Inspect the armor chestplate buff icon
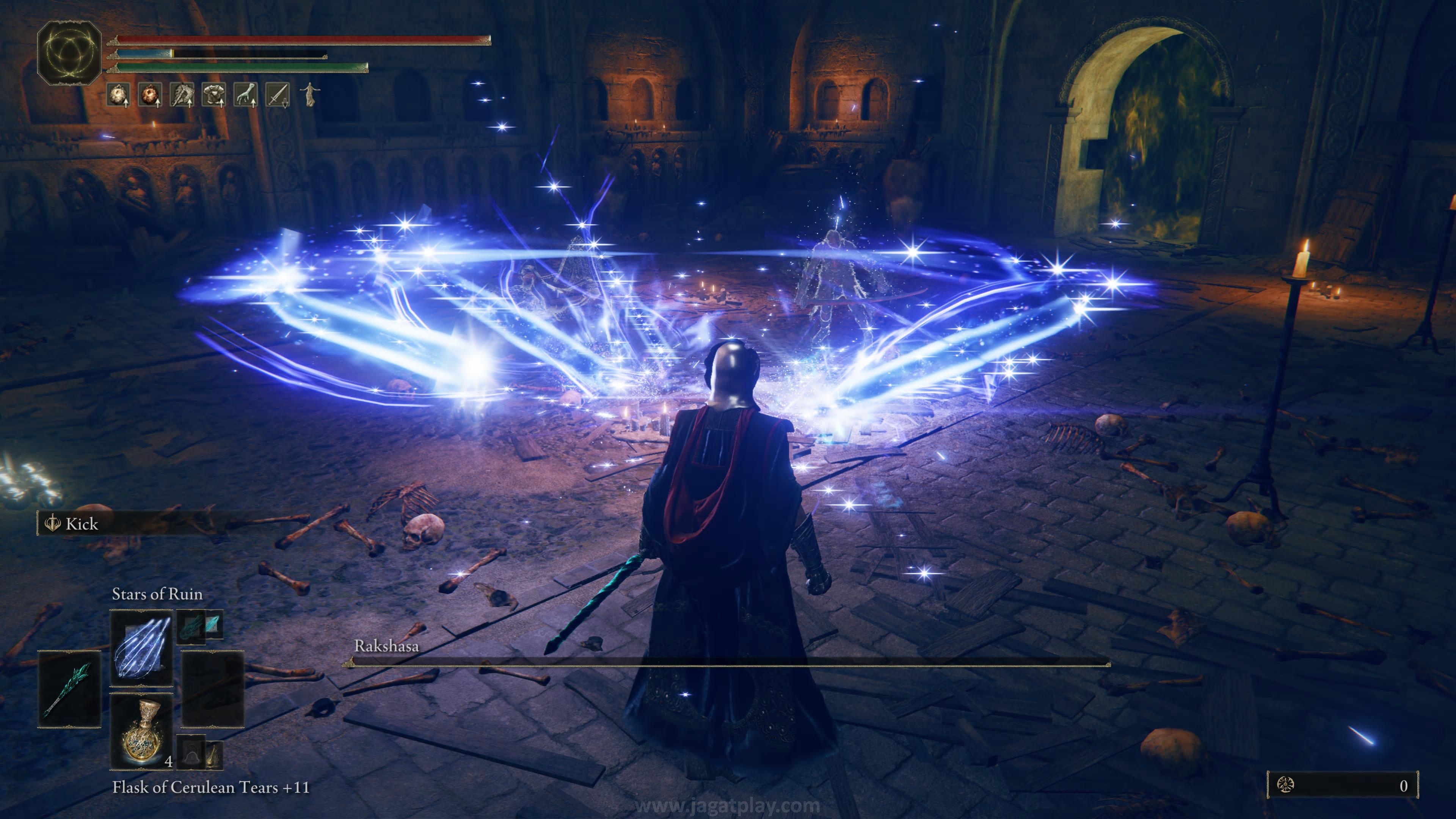Image resolution: width=1456 pixels, height=819 pixels. [x=213, y=95]
